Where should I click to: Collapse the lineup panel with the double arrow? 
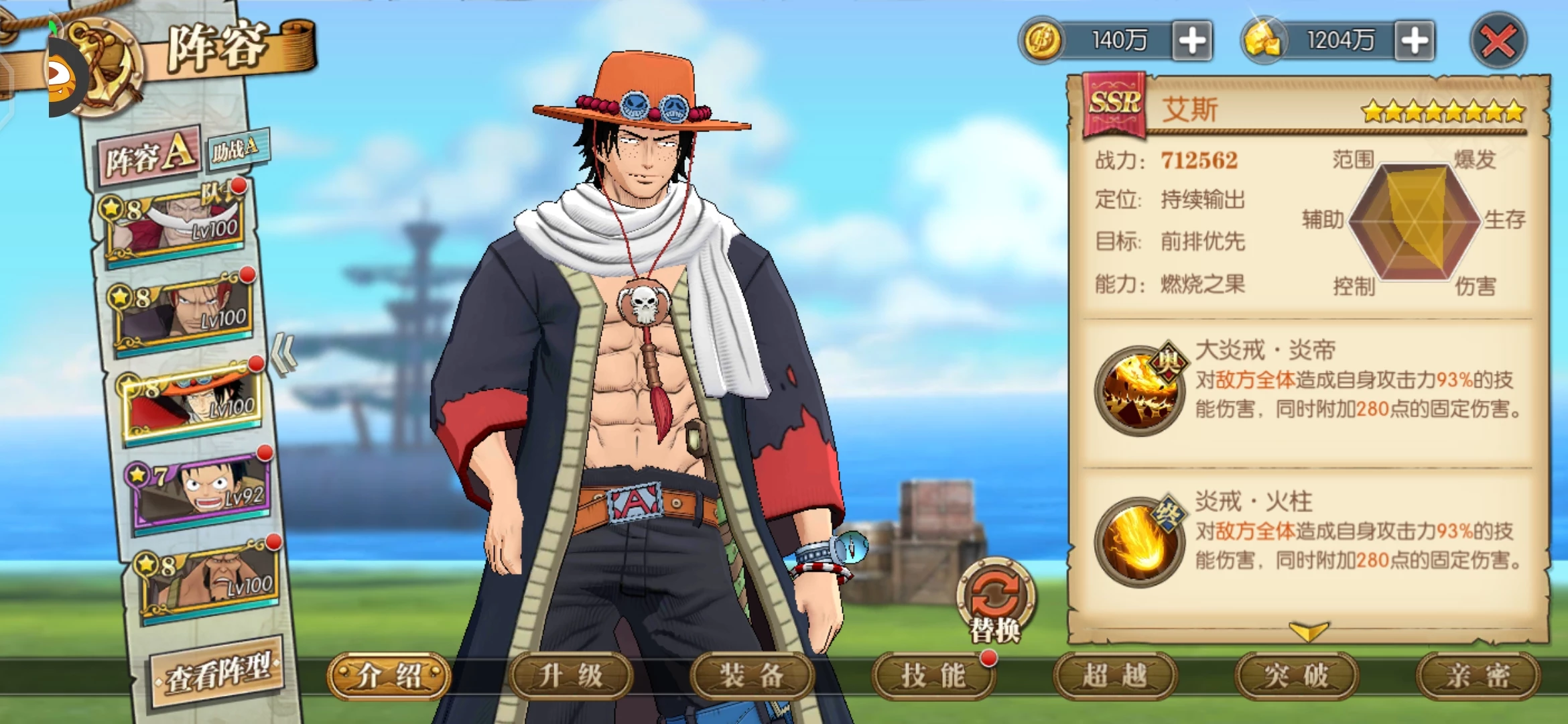[284, 354]
